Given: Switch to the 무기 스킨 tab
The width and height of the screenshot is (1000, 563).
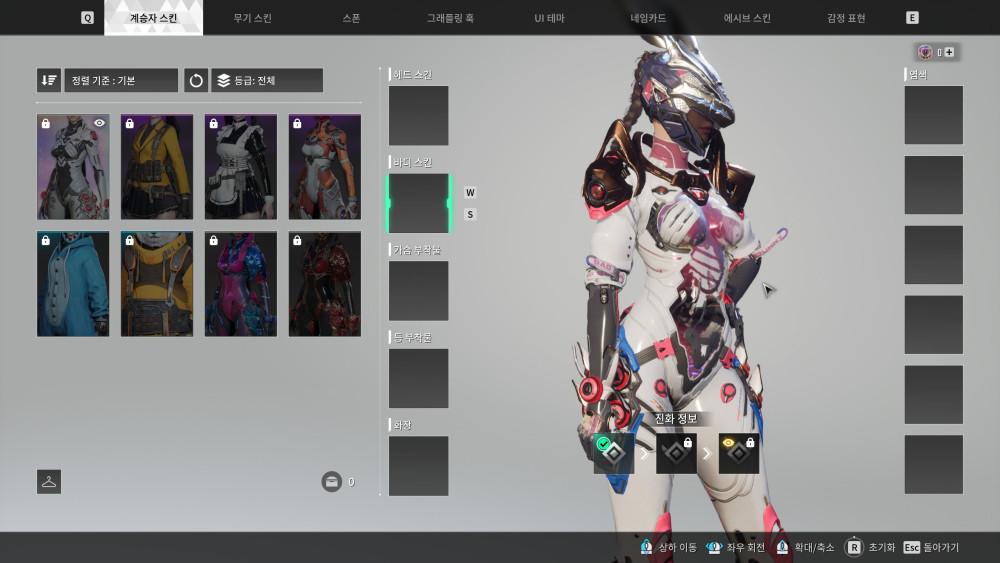Looking at the screenshot, I should point(252,18).
